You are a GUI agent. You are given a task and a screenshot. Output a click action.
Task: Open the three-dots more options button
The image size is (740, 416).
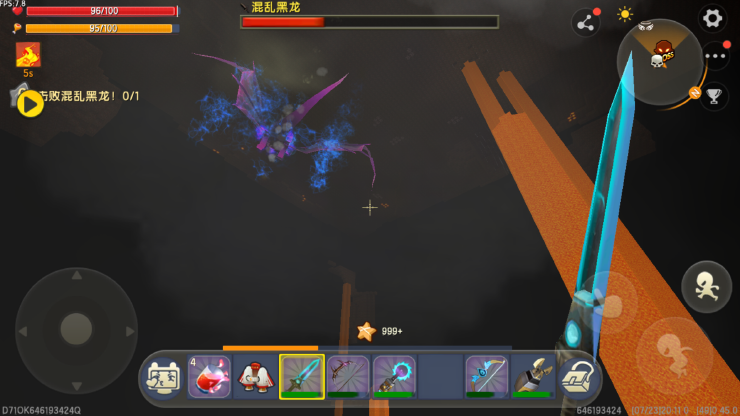715,56
